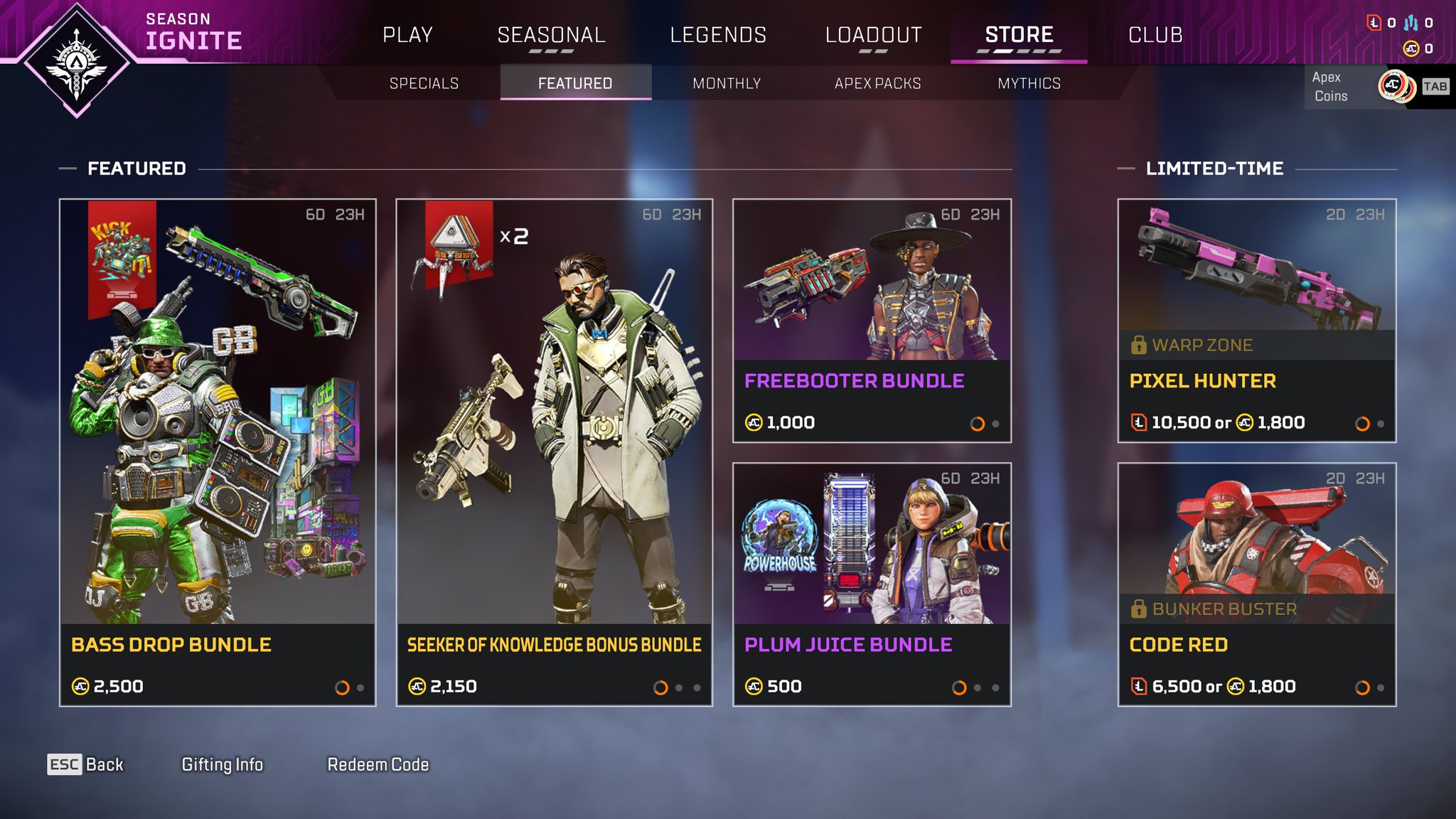Open the Apex Packs section
The height and width of the screenshot is (819, 1456).
[877, 83]
